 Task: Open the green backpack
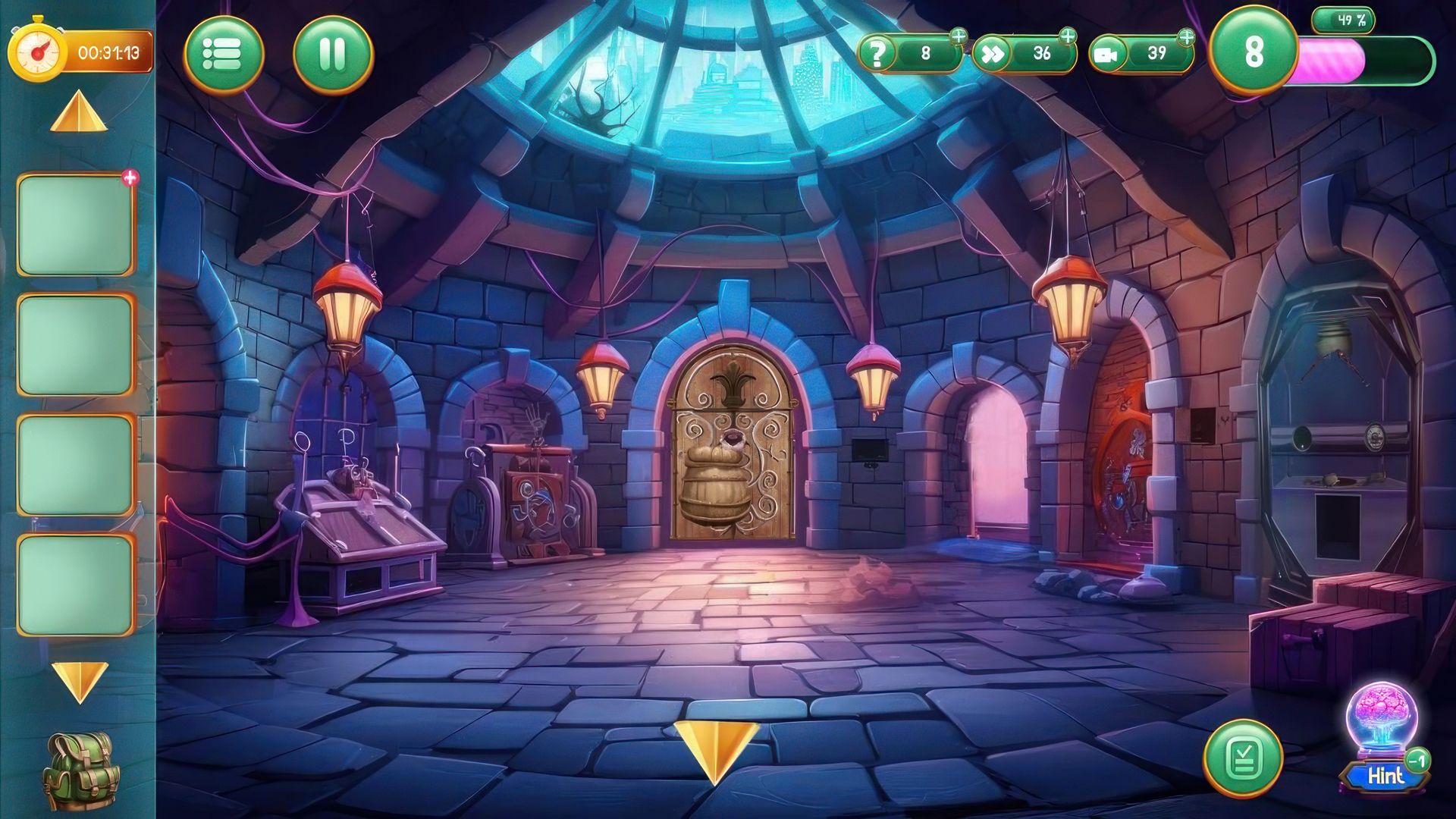coord(80,770)
